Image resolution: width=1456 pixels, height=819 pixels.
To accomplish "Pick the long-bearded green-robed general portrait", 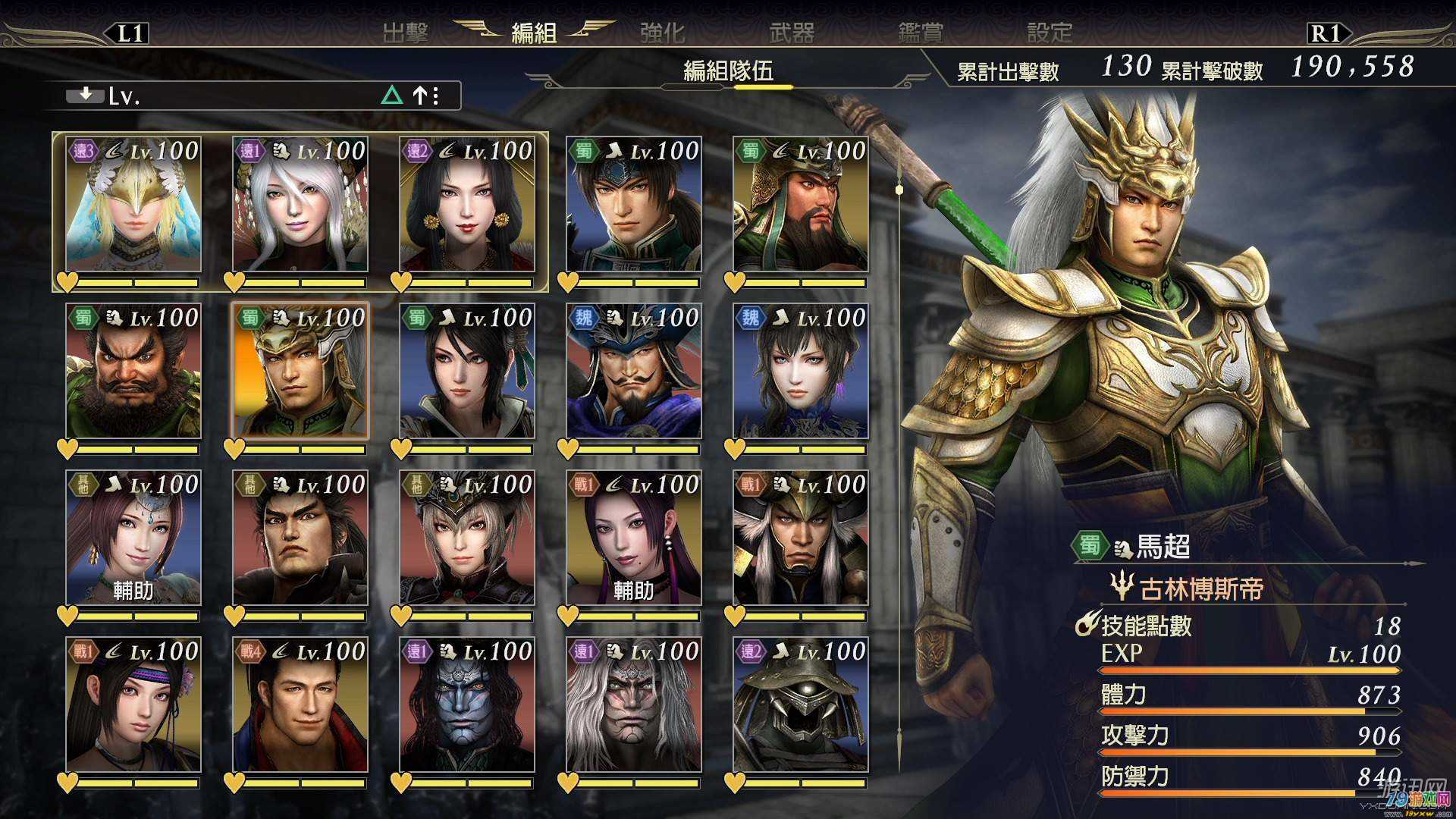I will pyautogui.click(x=801, y=205).
